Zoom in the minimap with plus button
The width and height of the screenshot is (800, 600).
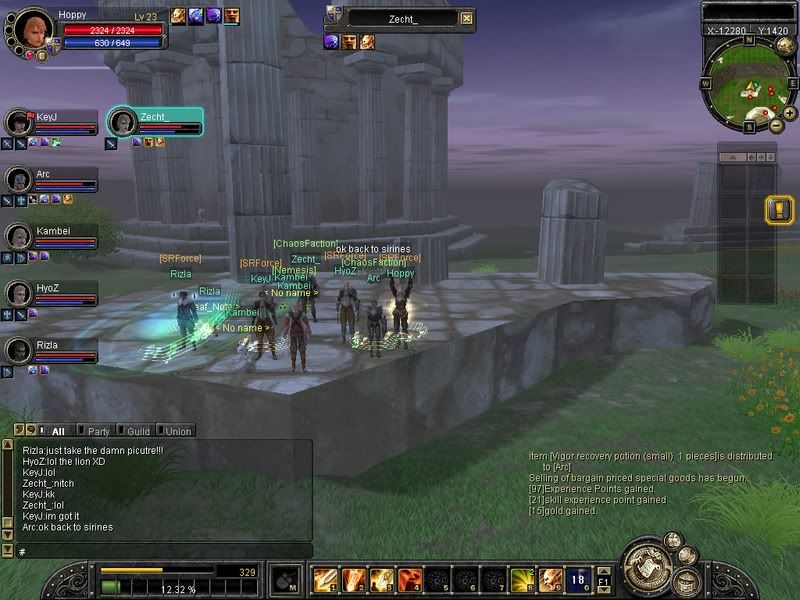(x=790, y=113)
